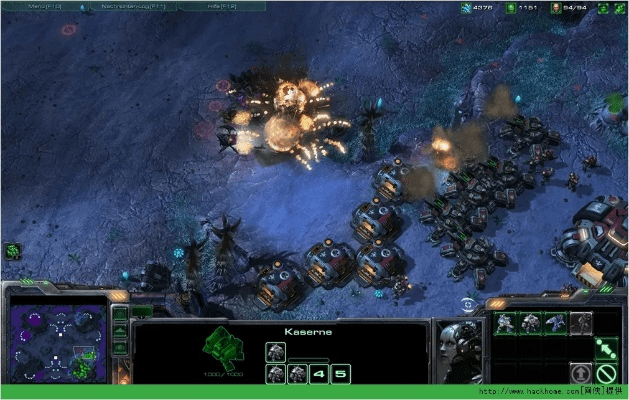The height and width of the screenshot is (400, 629).
Task: Lift off the building with up-arrow button
Action: [580, 374]
